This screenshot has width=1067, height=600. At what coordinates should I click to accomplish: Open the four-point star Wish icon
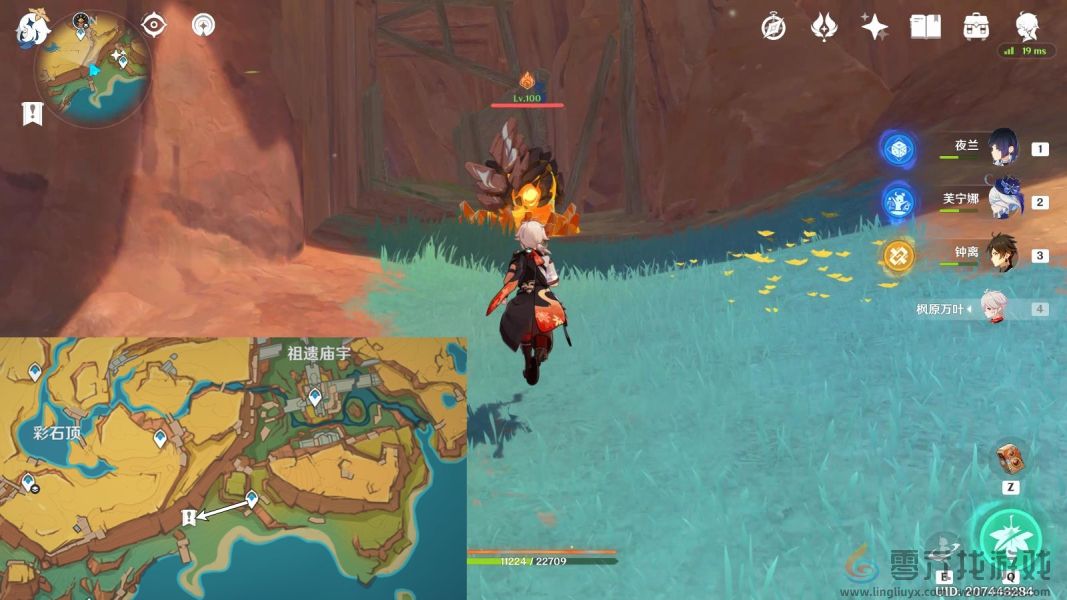click(x=875, y=27)
